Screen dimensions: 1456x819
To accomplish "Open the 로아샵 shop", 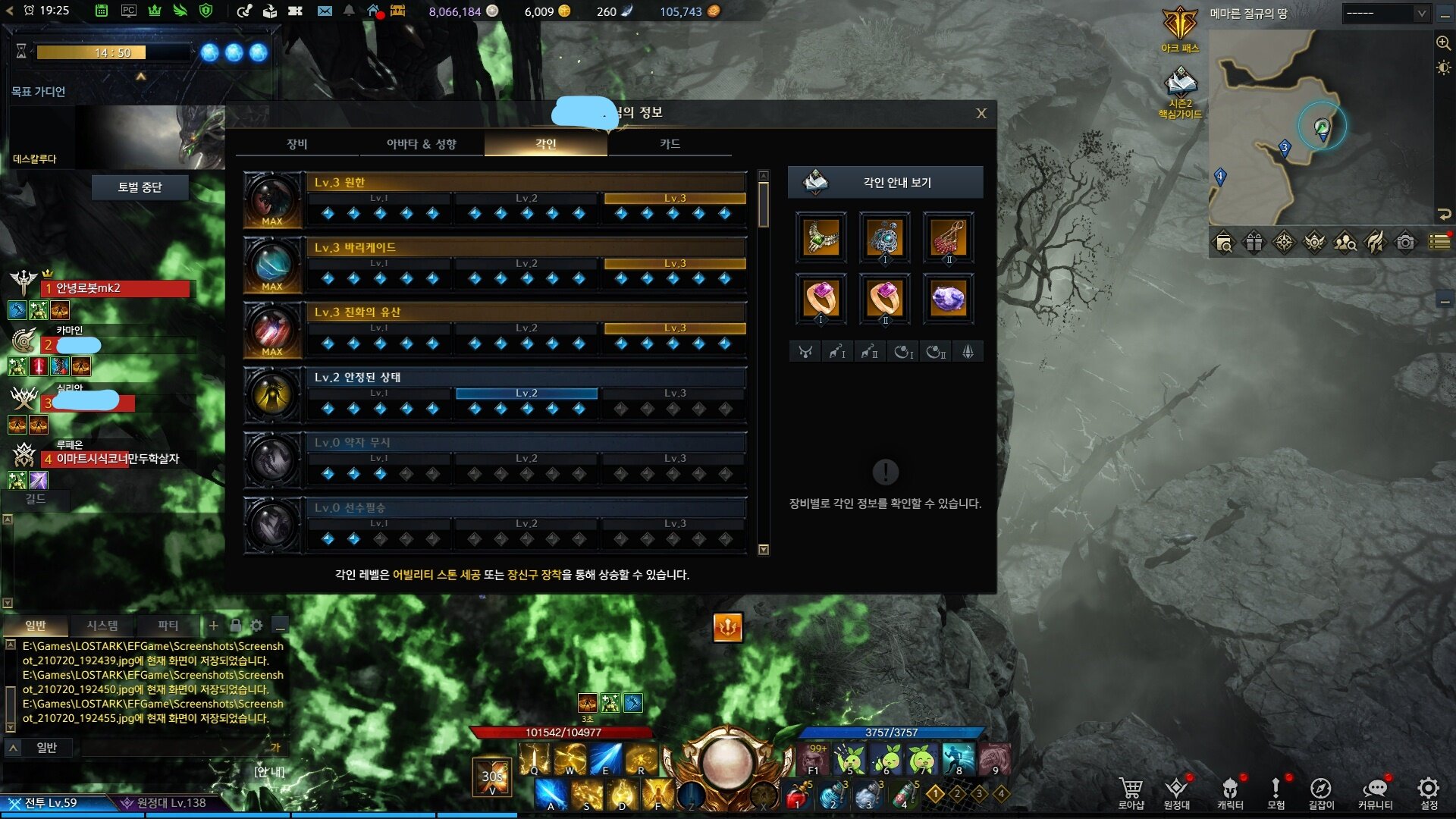I will [1131, 792].
